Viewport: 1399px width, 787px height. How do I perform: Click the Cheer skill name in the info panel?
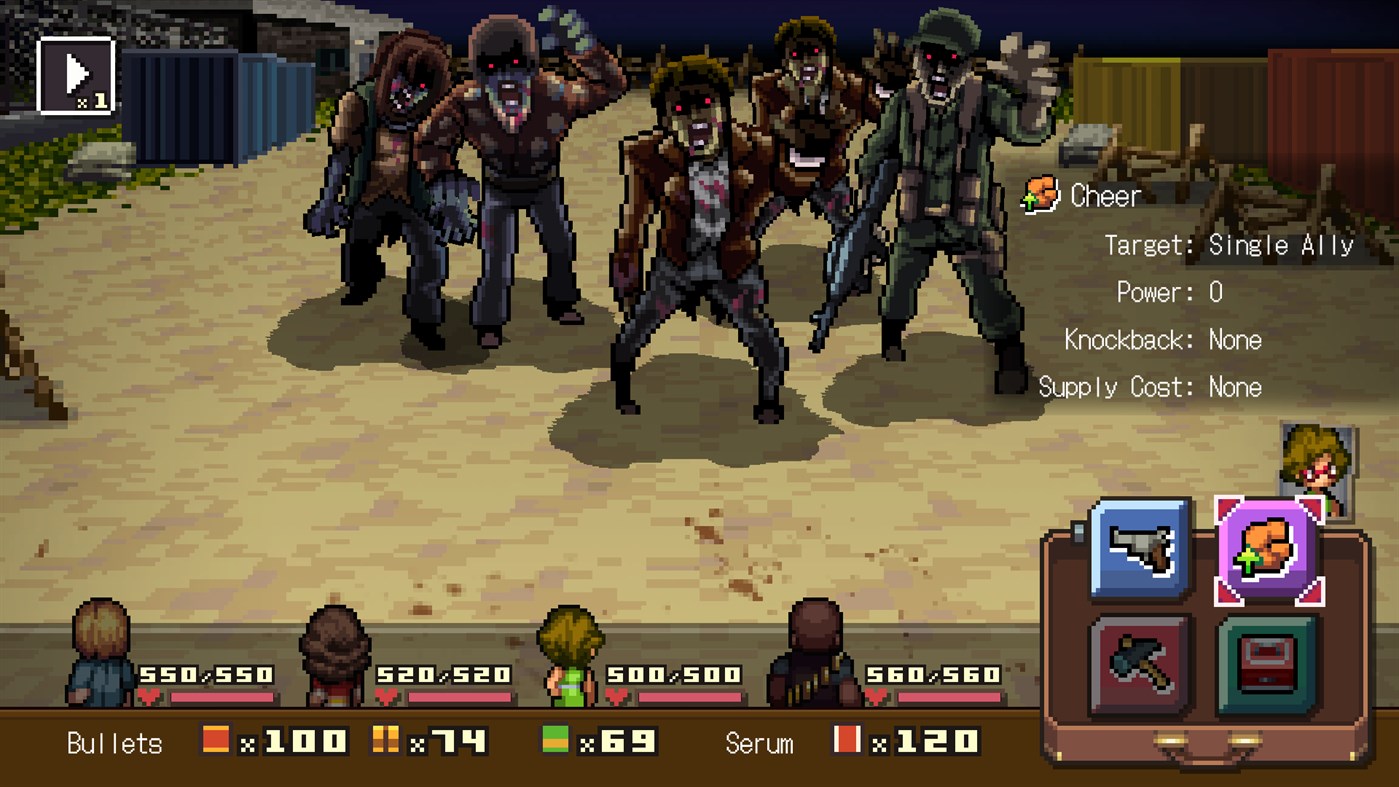(x=1106, y=196)
